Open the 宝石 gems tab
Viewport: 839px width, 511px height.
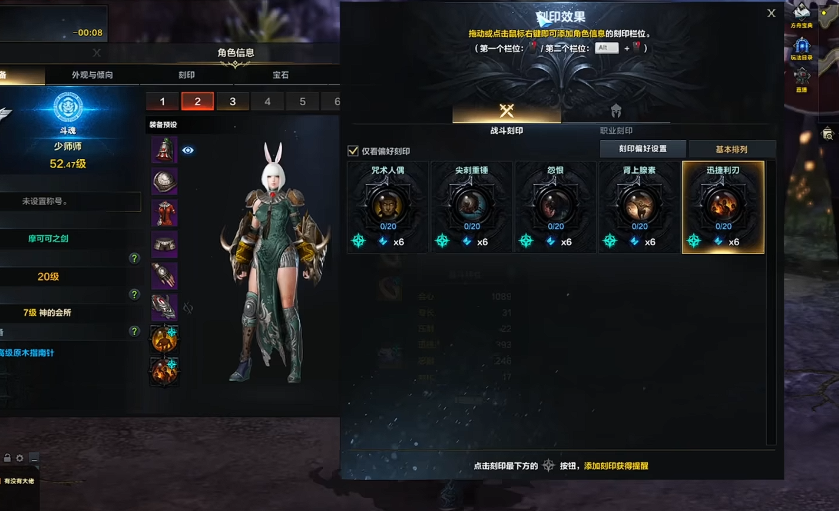(x=280, y=75)
